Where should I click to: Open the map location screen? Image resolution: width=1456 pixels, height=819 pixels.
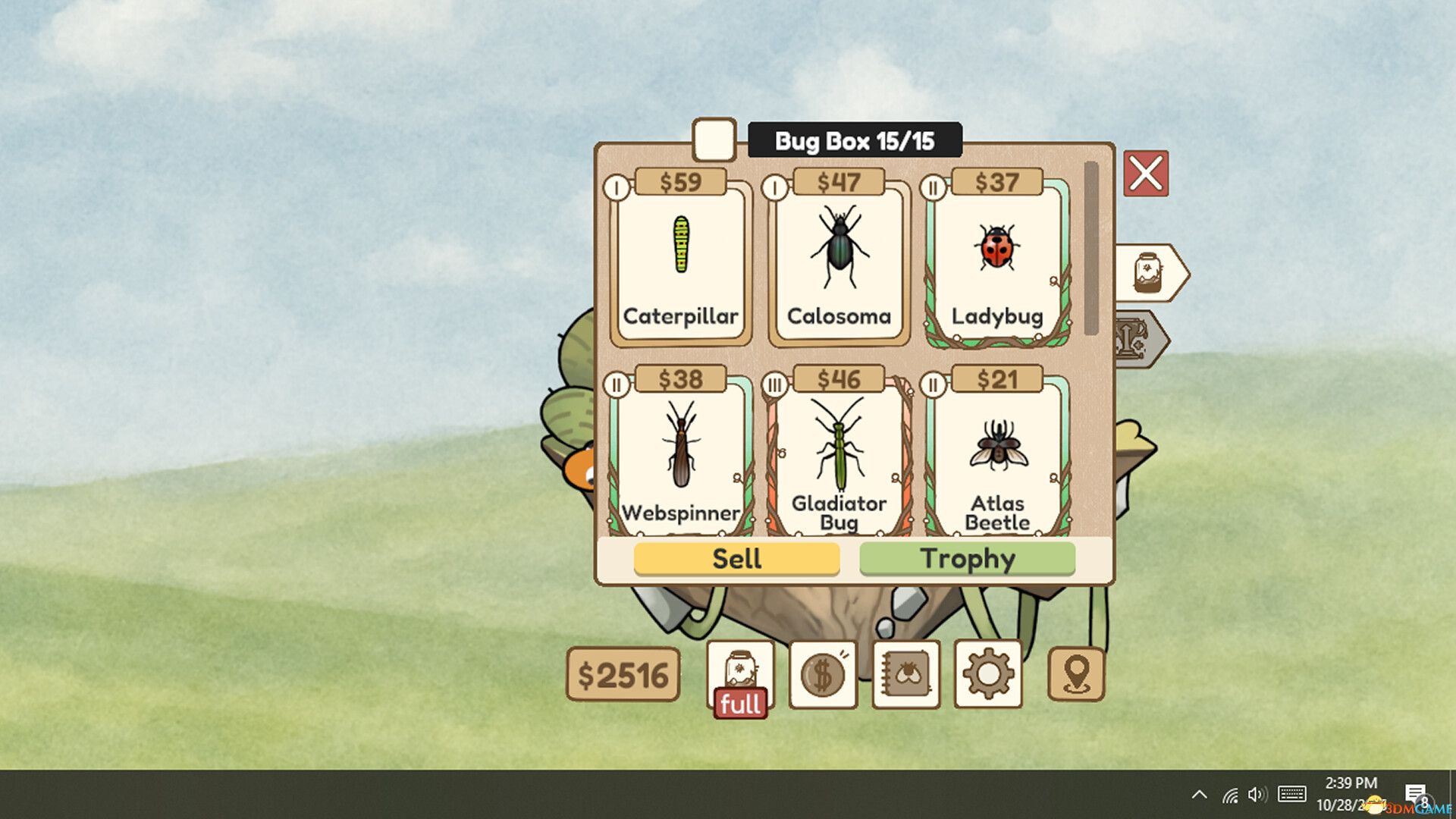1078,674
